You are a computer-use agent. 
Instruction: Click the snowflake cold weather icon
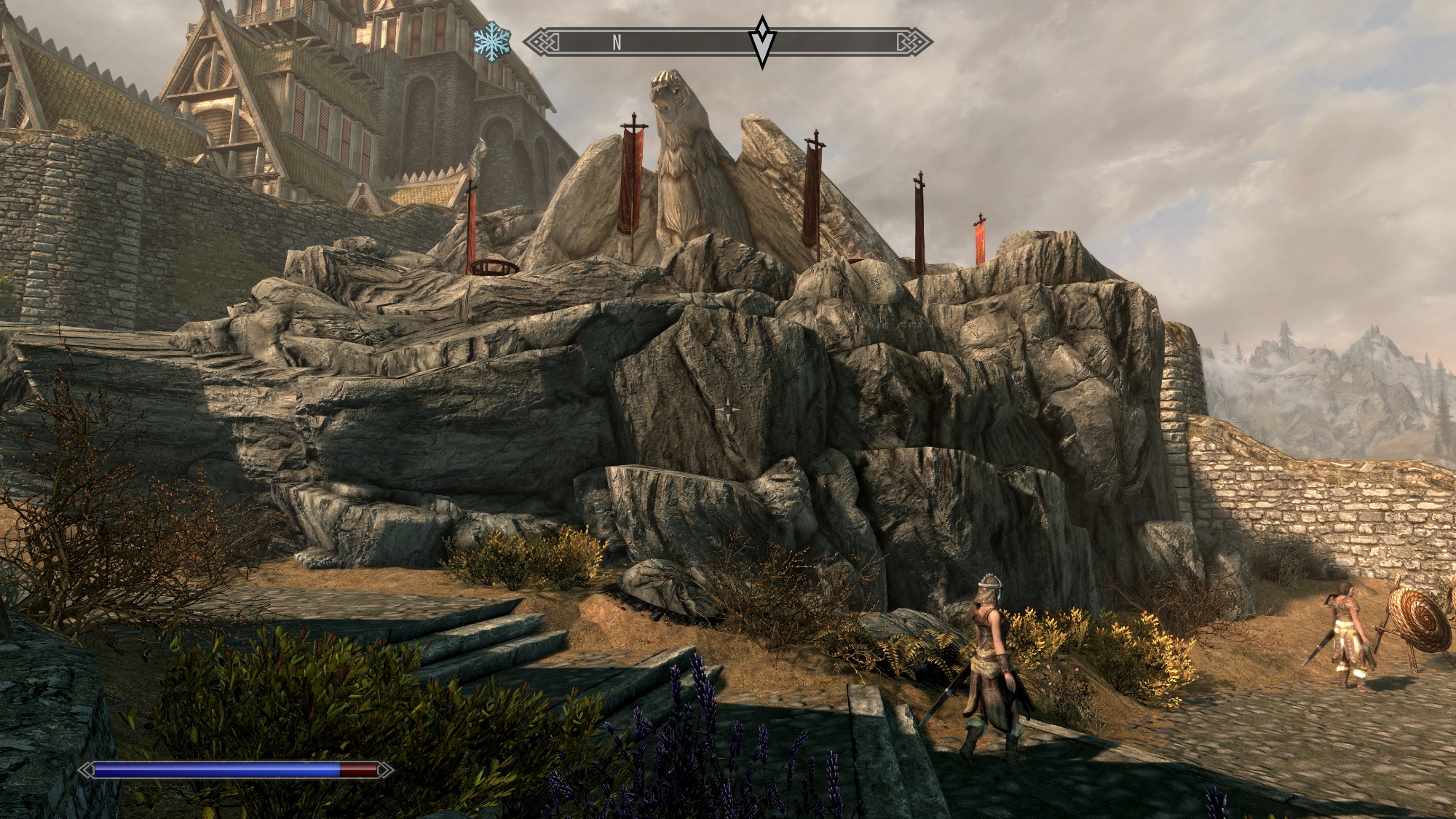click(491, 42)
